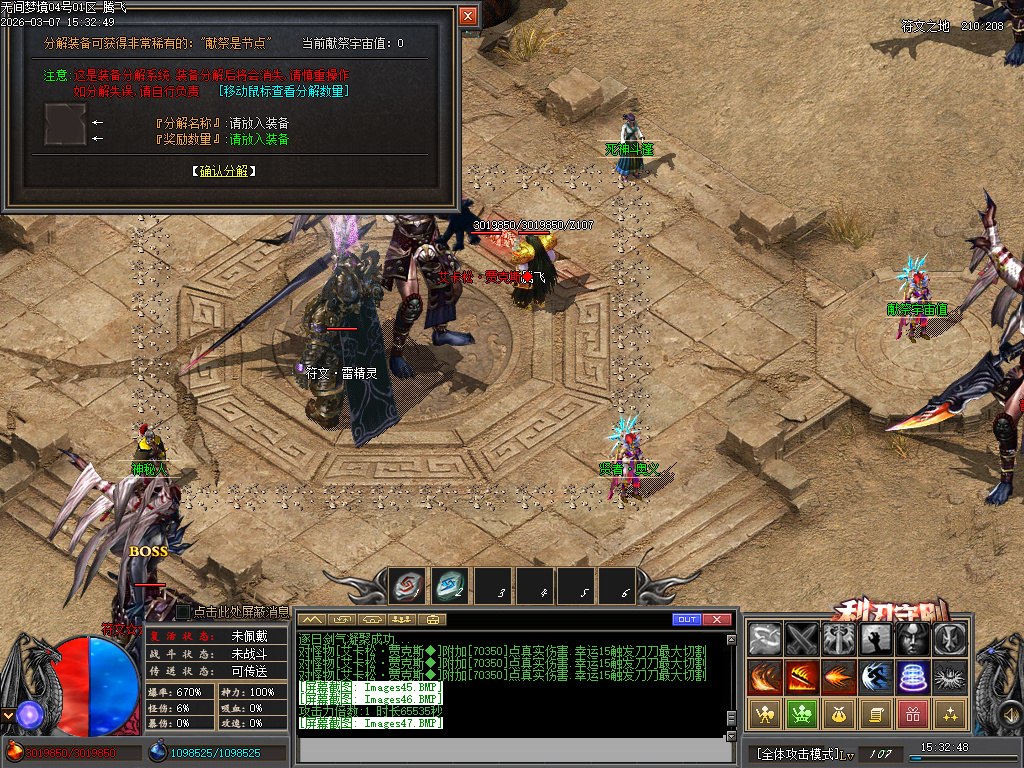The image size is (1024, 768).
Task: Activate the fireball thrust skill
Action: tap(838, 677)
